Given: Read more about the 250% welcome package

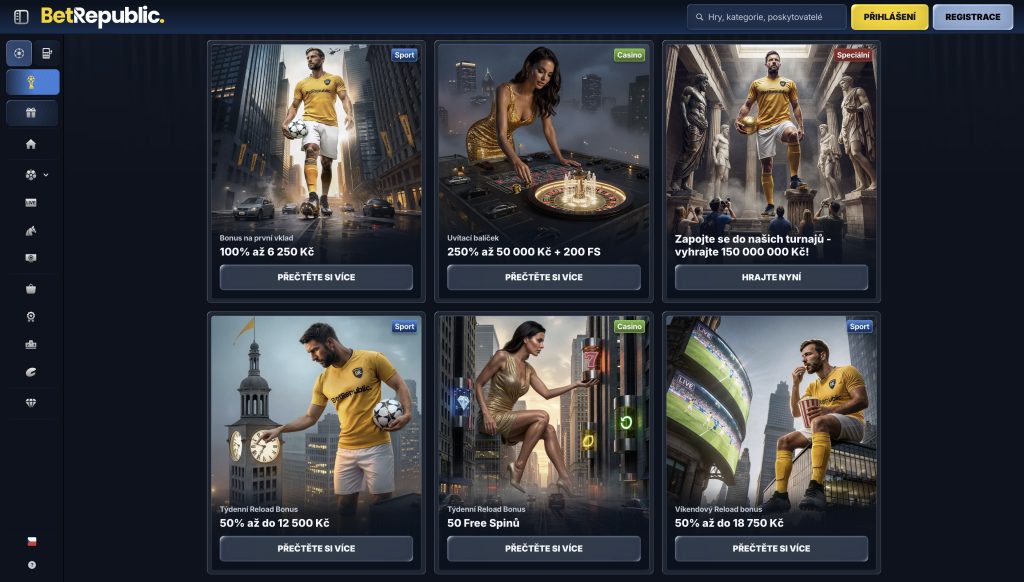Looking at the screenshot, I should point(543,277).
